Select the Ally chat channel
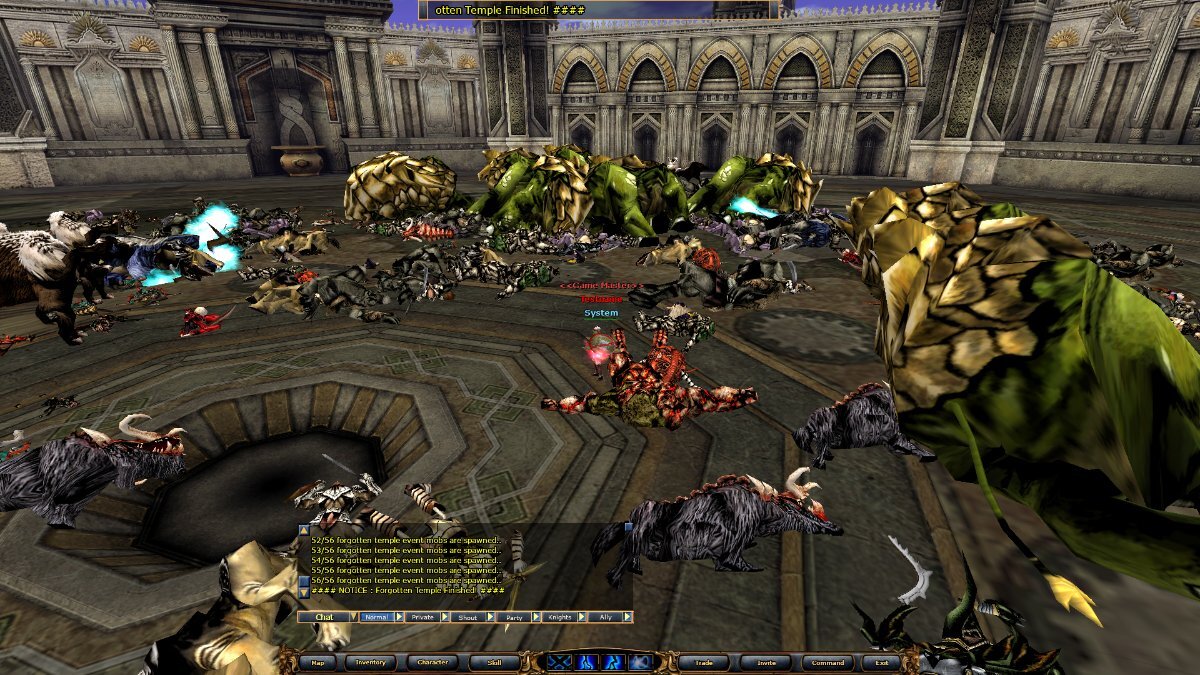The image size is (1200, 675). pyautogui.click(x=606, y=617)
